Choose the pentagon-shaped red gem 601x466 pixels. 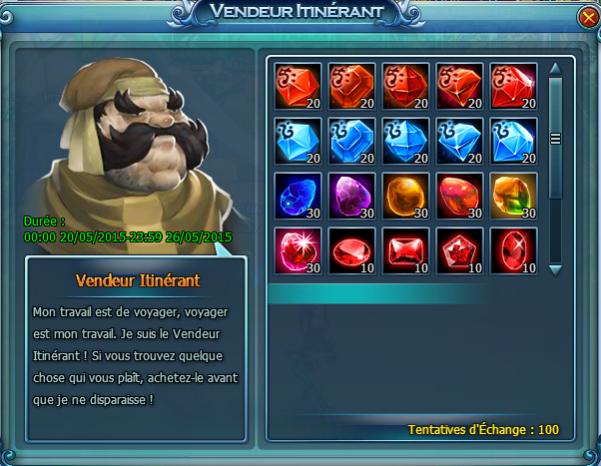pos(460,250)
